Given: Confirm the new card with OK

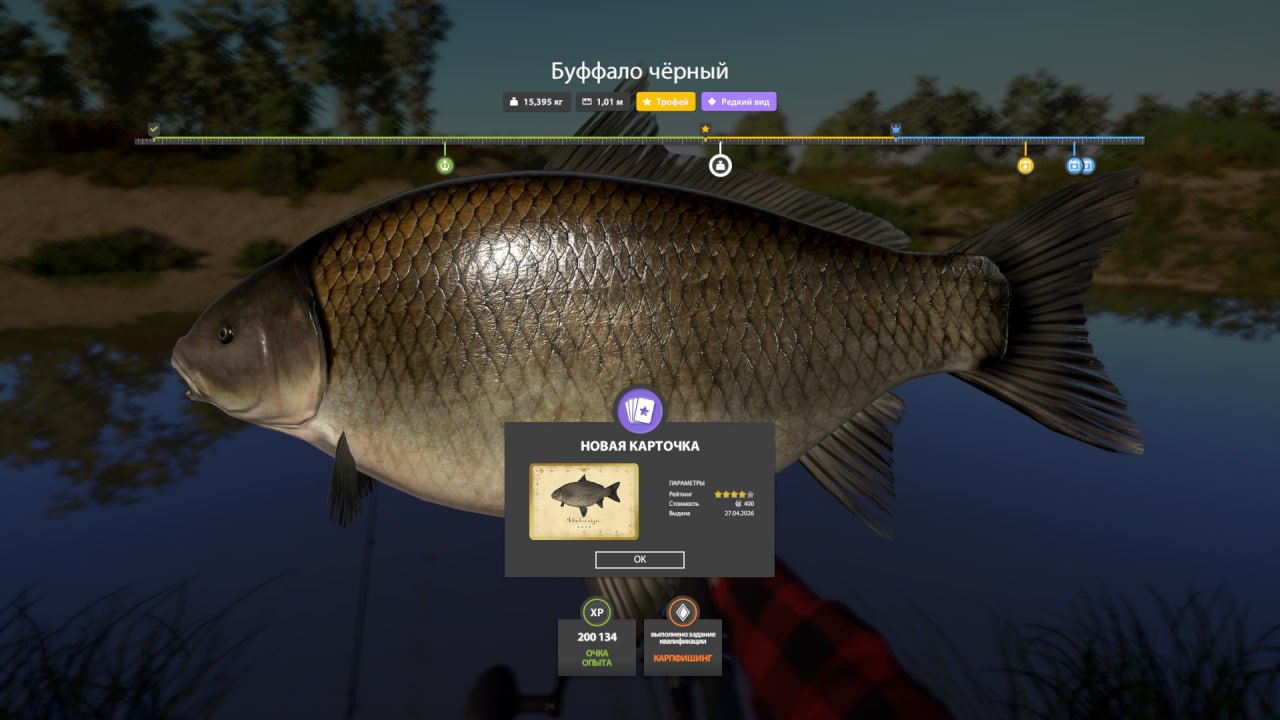Looking at the screenshot, I should coord(639,560).
